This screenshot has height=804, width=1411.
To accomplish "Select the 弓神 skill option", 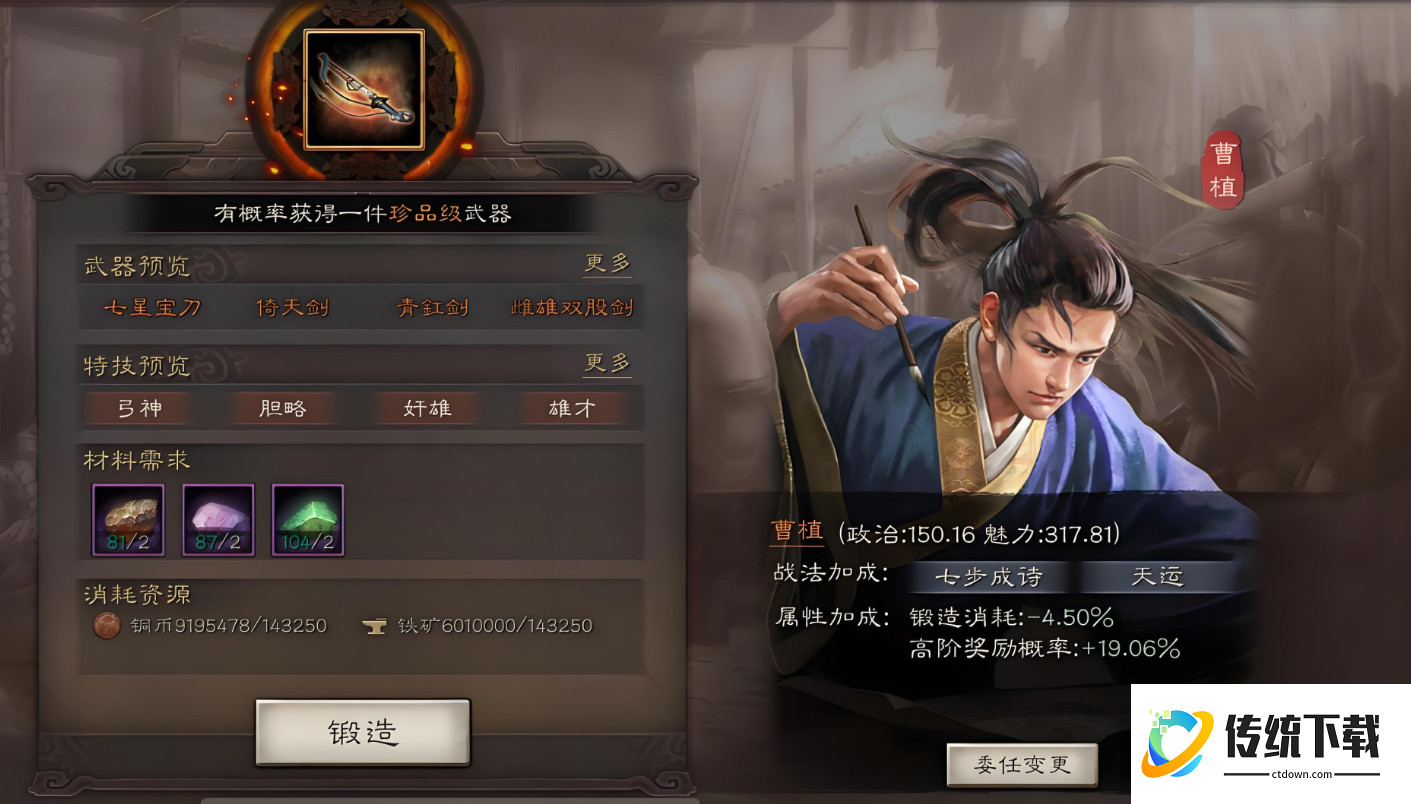I will click(x=139, y=407).
